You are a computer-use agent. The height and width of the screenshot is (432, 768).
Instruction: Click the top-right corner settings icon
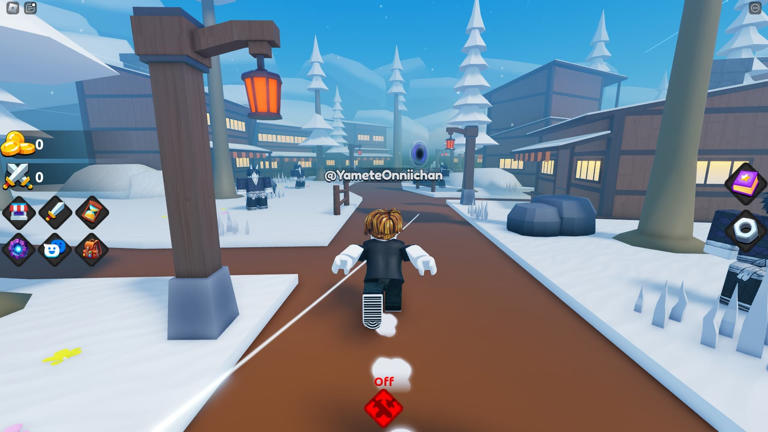(755, 8)
